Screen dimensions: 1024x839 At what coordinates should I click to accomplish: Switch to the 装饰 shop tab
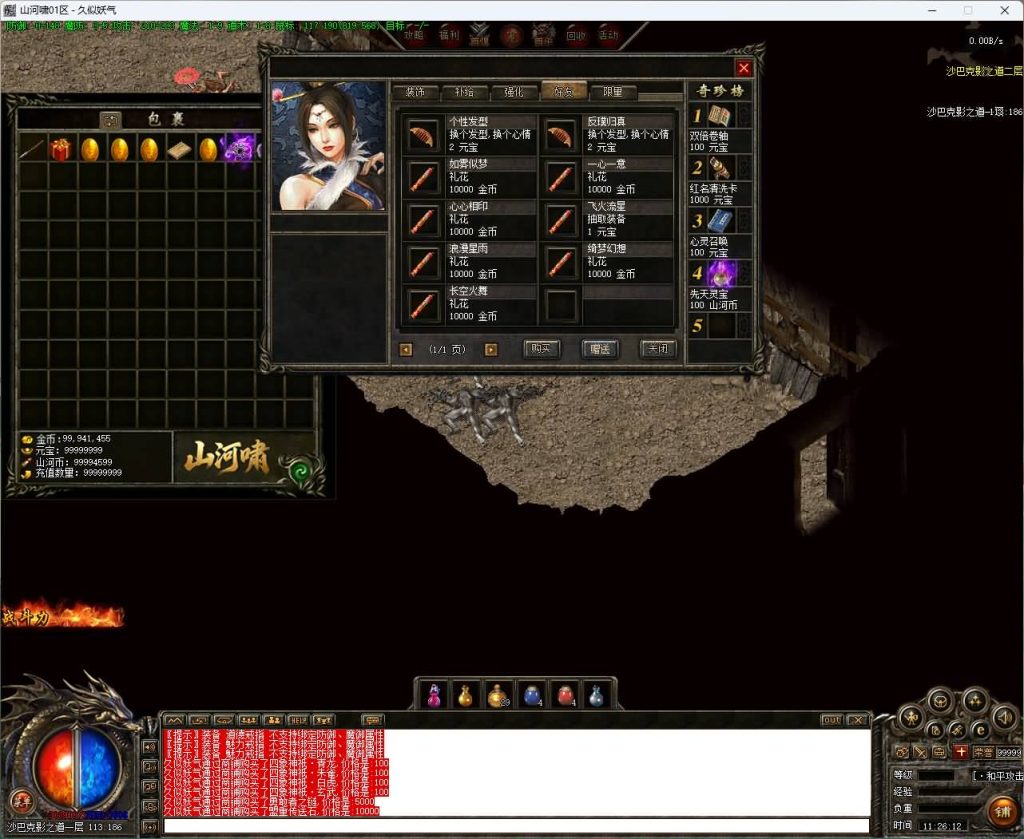click(x=414, y=92)
